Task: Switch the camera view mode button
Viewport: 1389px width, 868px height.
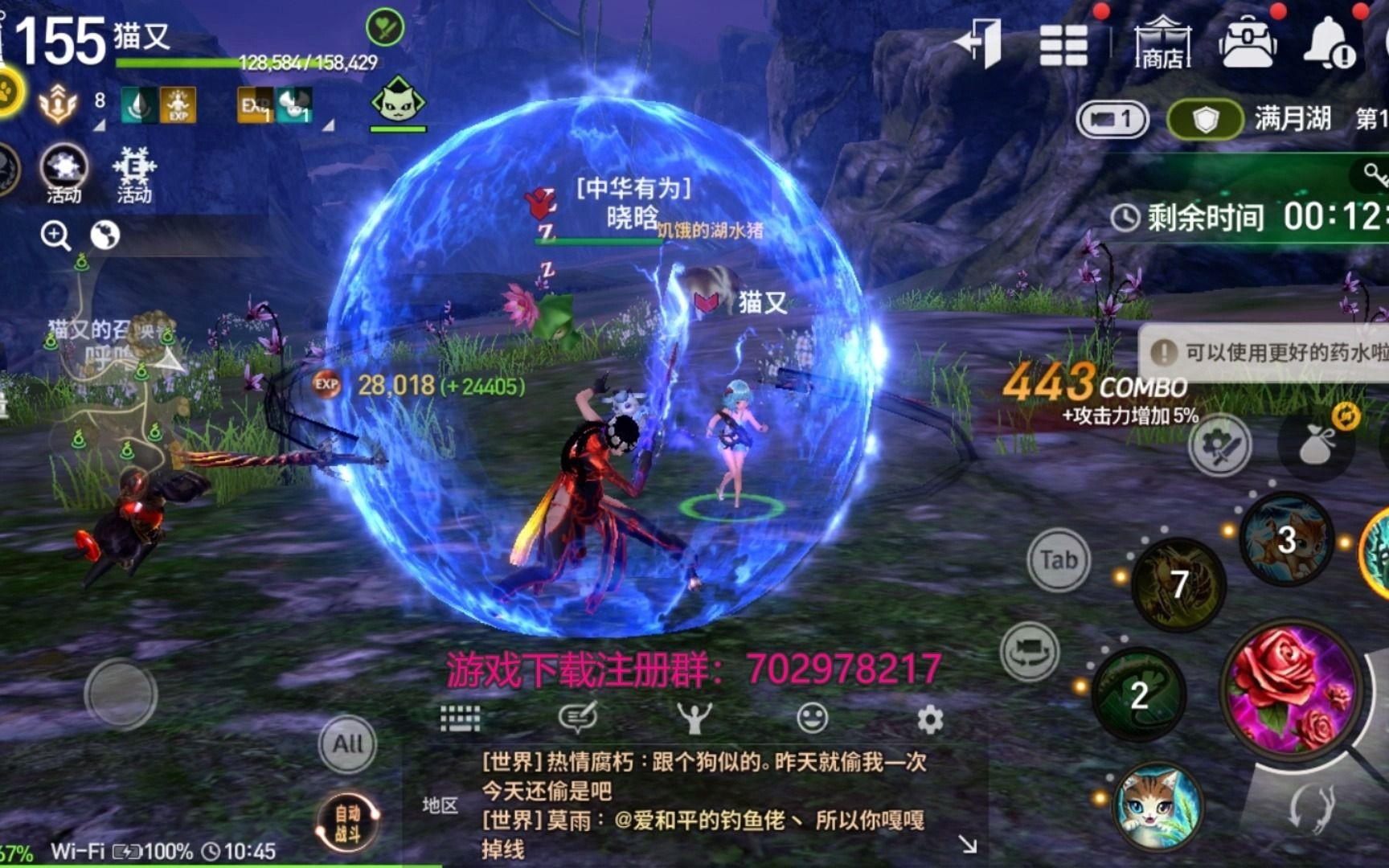Action: (x=1030, y=651)
